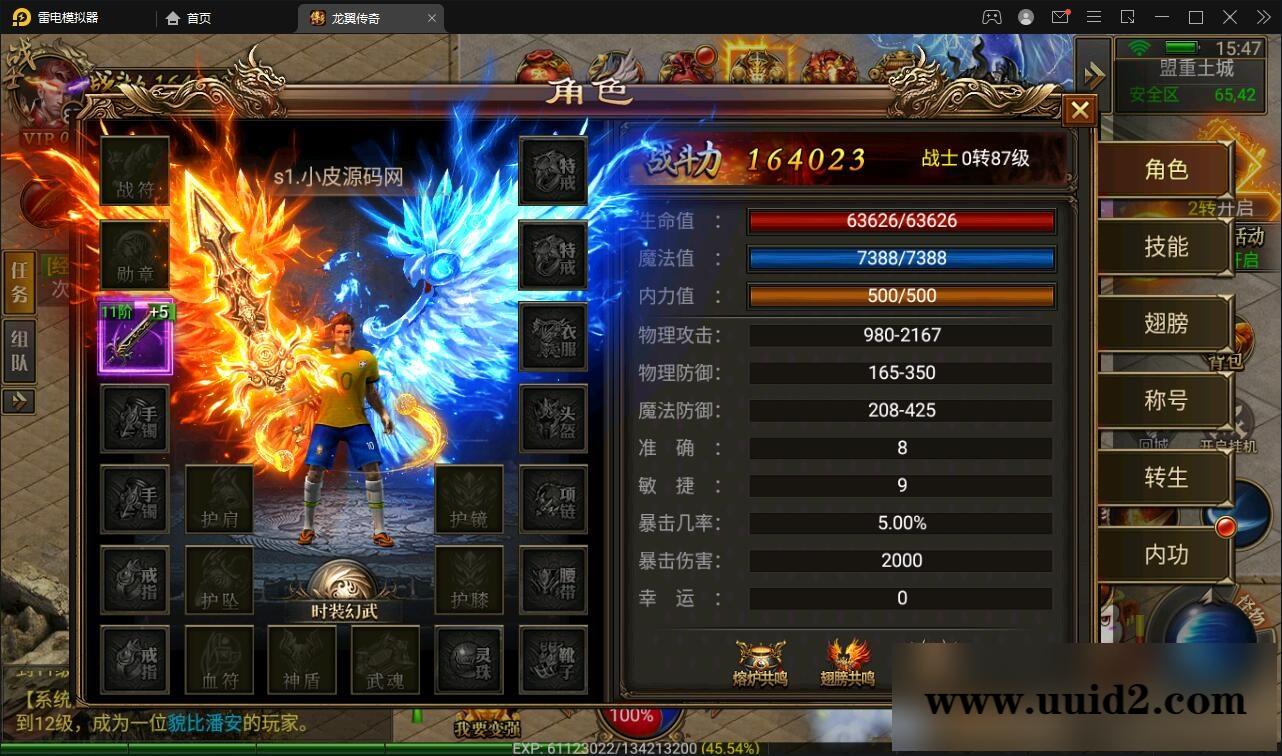Click the 头盔 helmet equipment slot

tap(553, 420)
